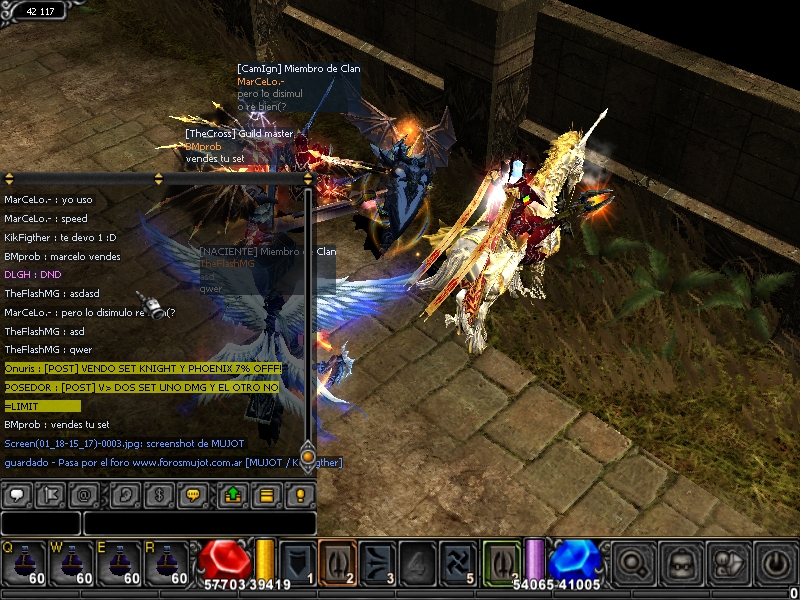Click the yellow exclamation mark button

[x=300, y=494]
